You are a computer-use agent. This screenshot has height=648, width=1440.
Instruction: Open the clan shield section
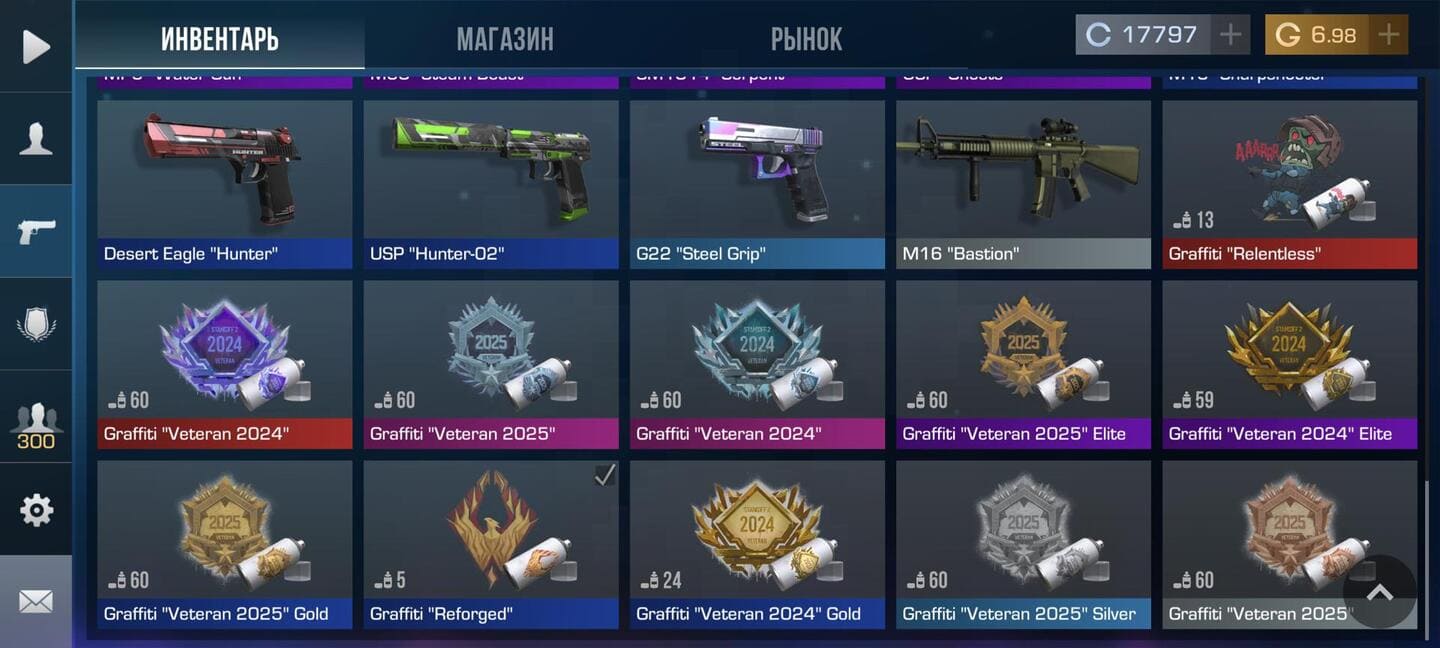(x=36, y=324)
